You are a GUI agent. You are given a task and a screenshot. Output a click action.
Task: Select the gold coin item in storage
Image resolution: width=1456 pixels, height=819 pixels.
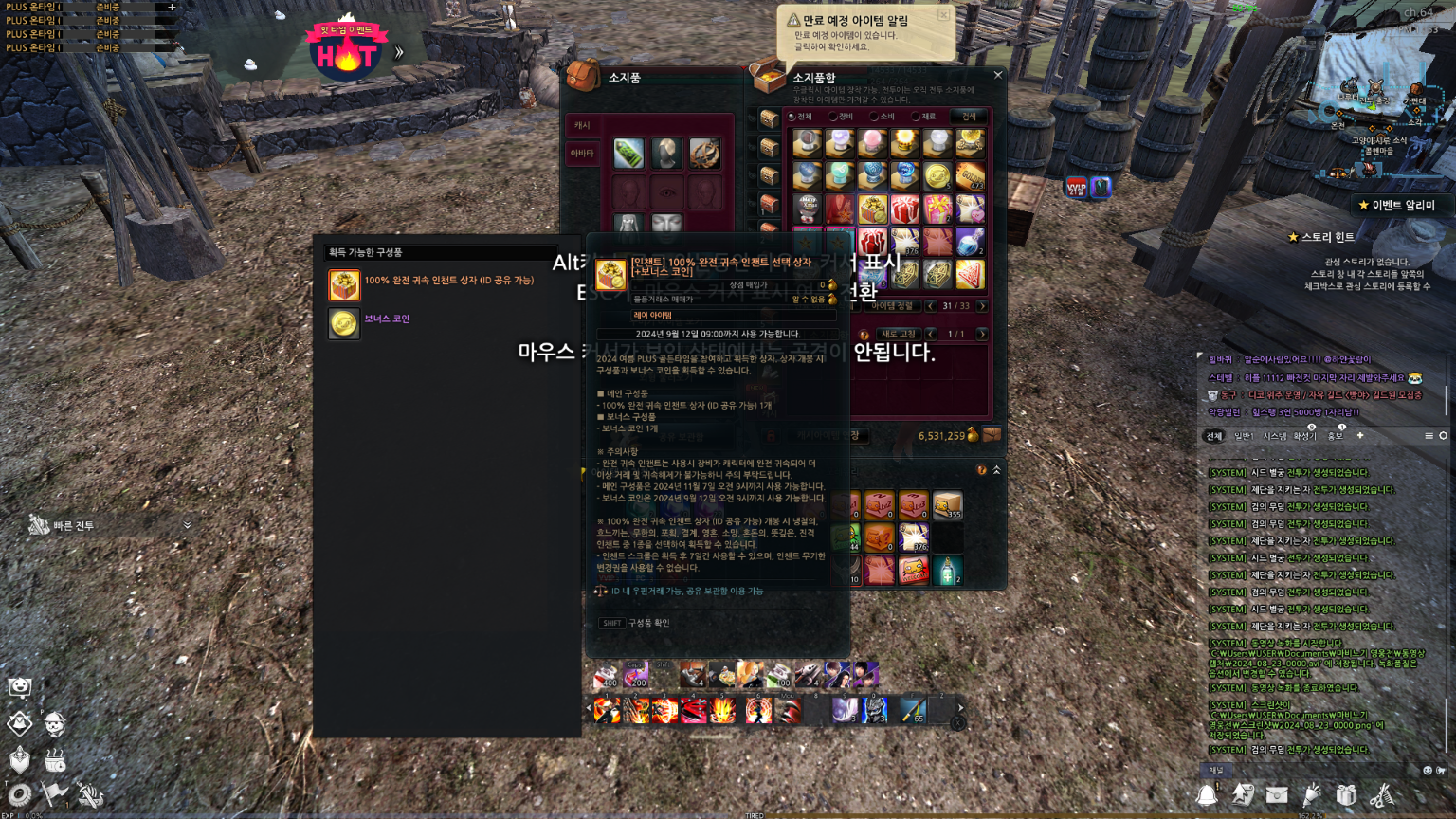(937, 176)
